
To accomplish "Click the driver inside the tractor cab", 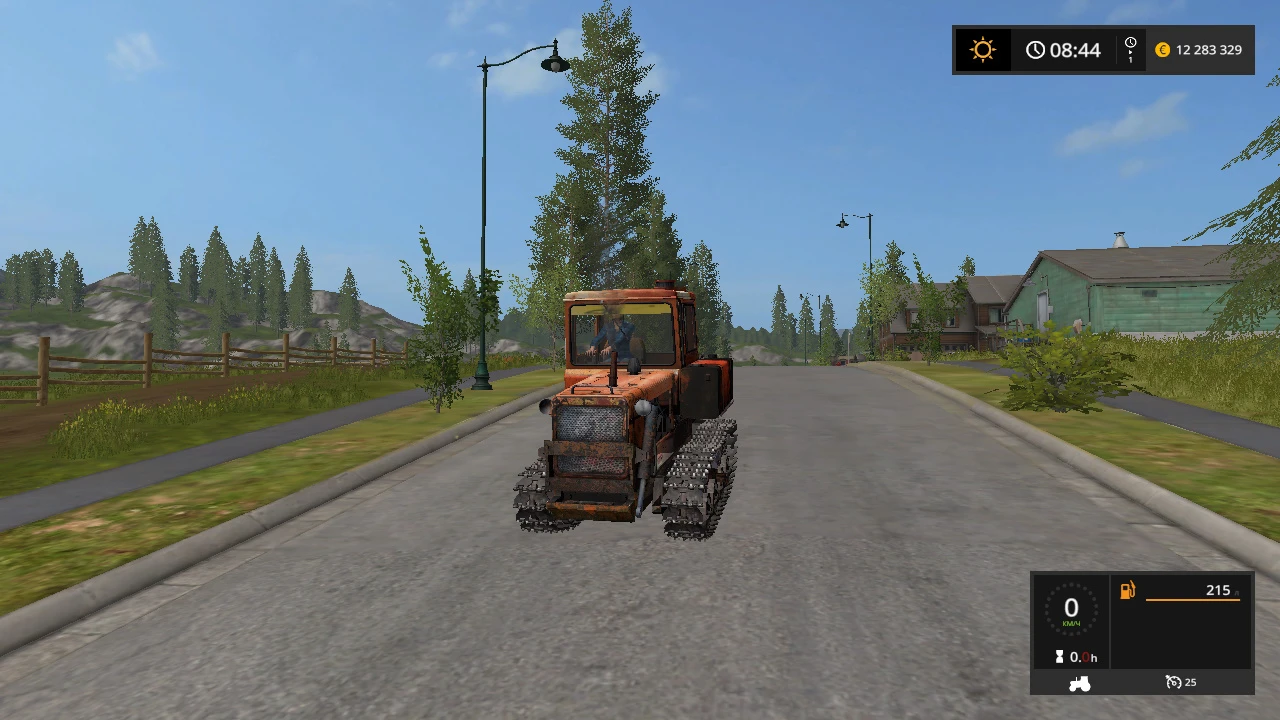I will click(610, 335).
